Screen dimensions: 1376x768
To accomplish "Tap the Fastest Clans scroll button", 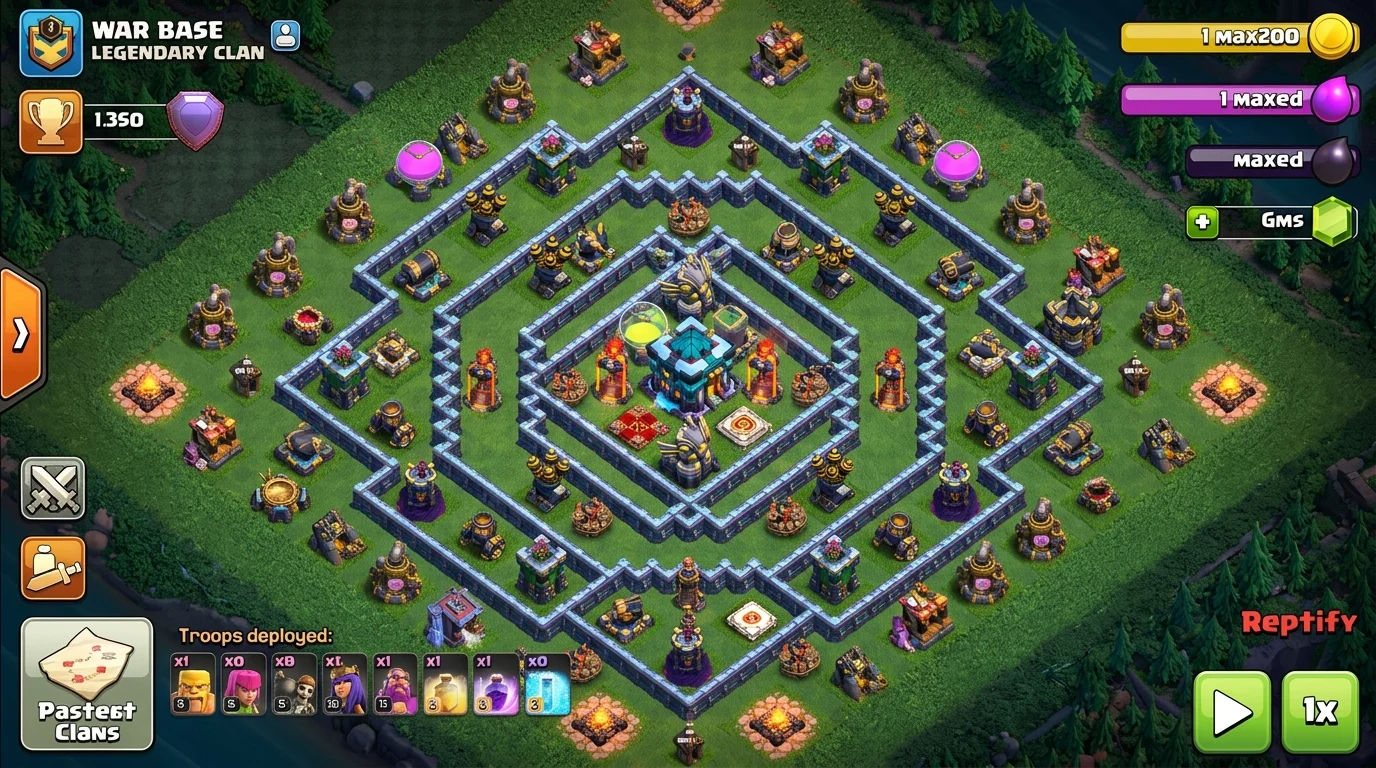I will [87, 686].
